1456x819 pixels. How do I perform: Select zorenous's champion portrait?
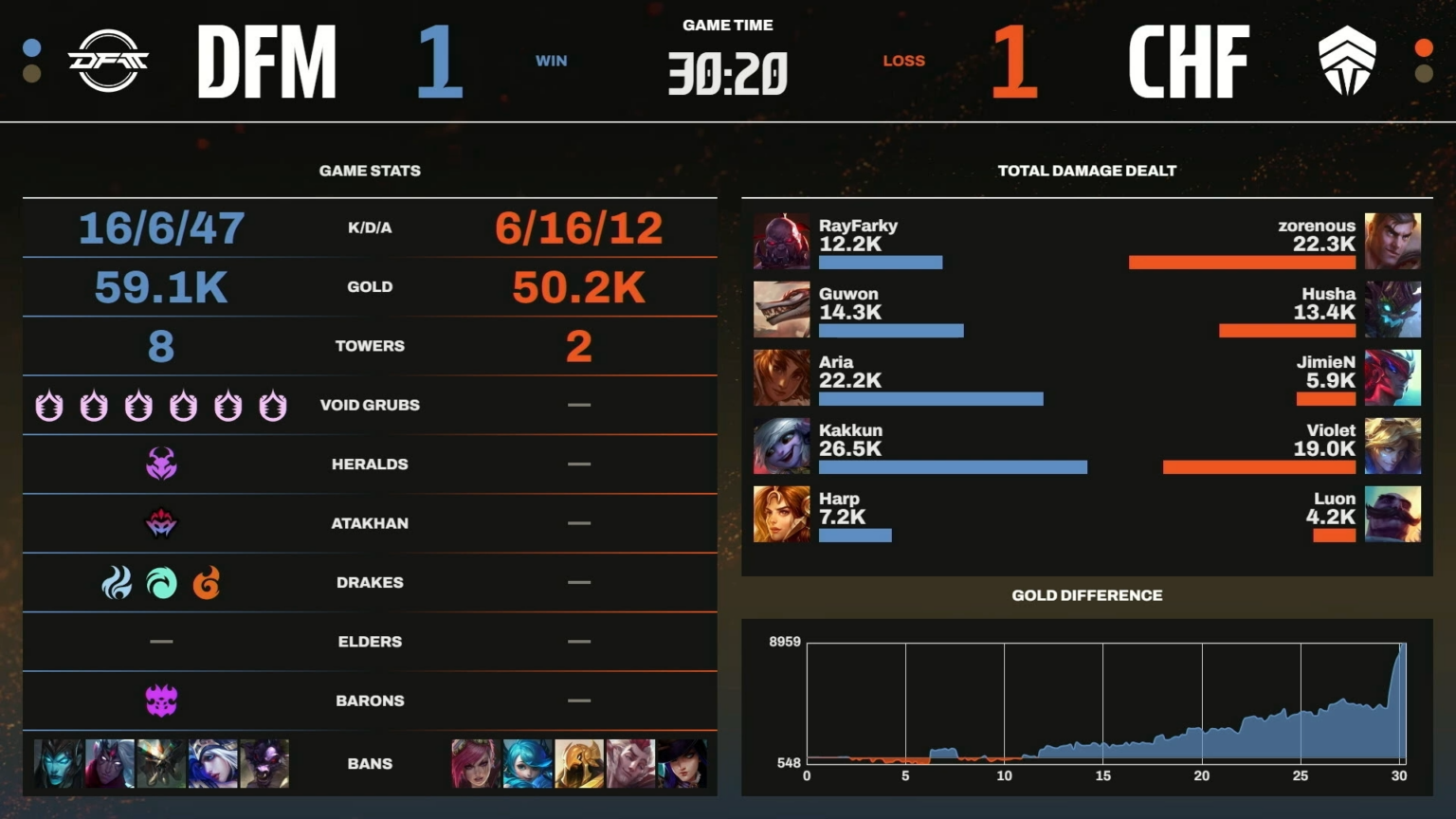(1392, 242)
